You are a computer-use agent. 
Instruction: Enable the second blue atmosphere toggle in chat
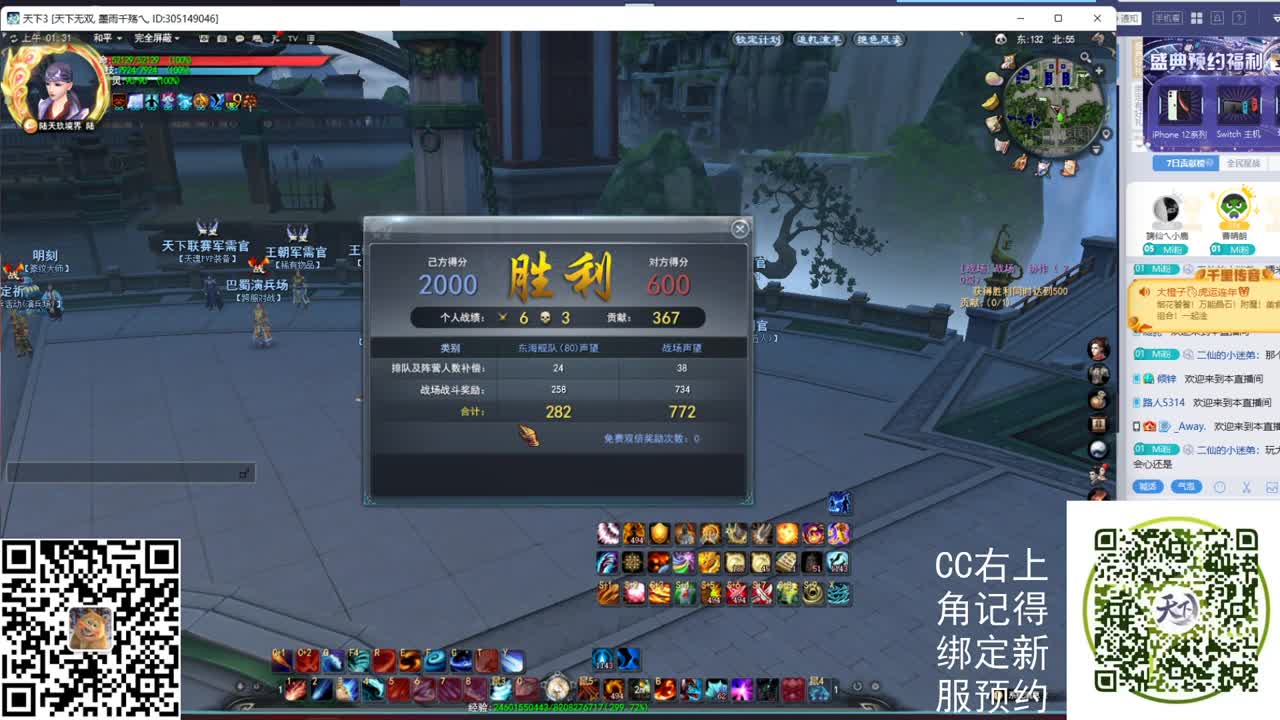pyautogui.click(x=1186, y=486)
